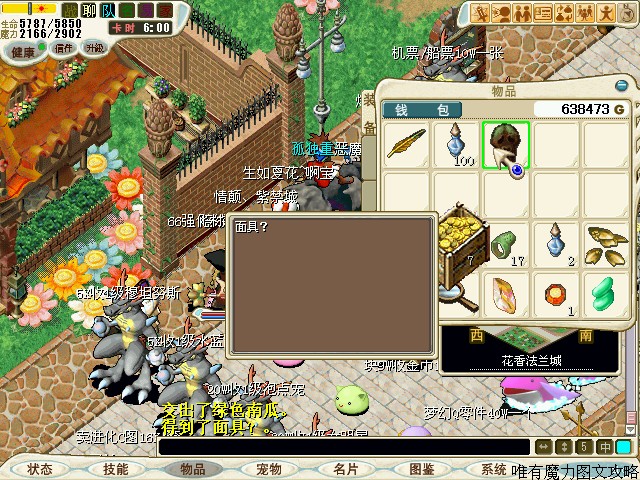Select the orange crystal shard item

(506, 296)
